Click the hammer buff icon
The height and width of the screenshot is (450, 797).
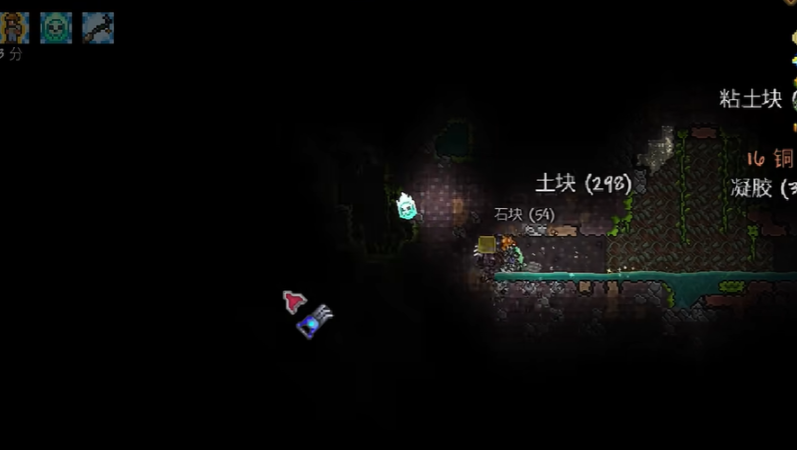(98, 27)
